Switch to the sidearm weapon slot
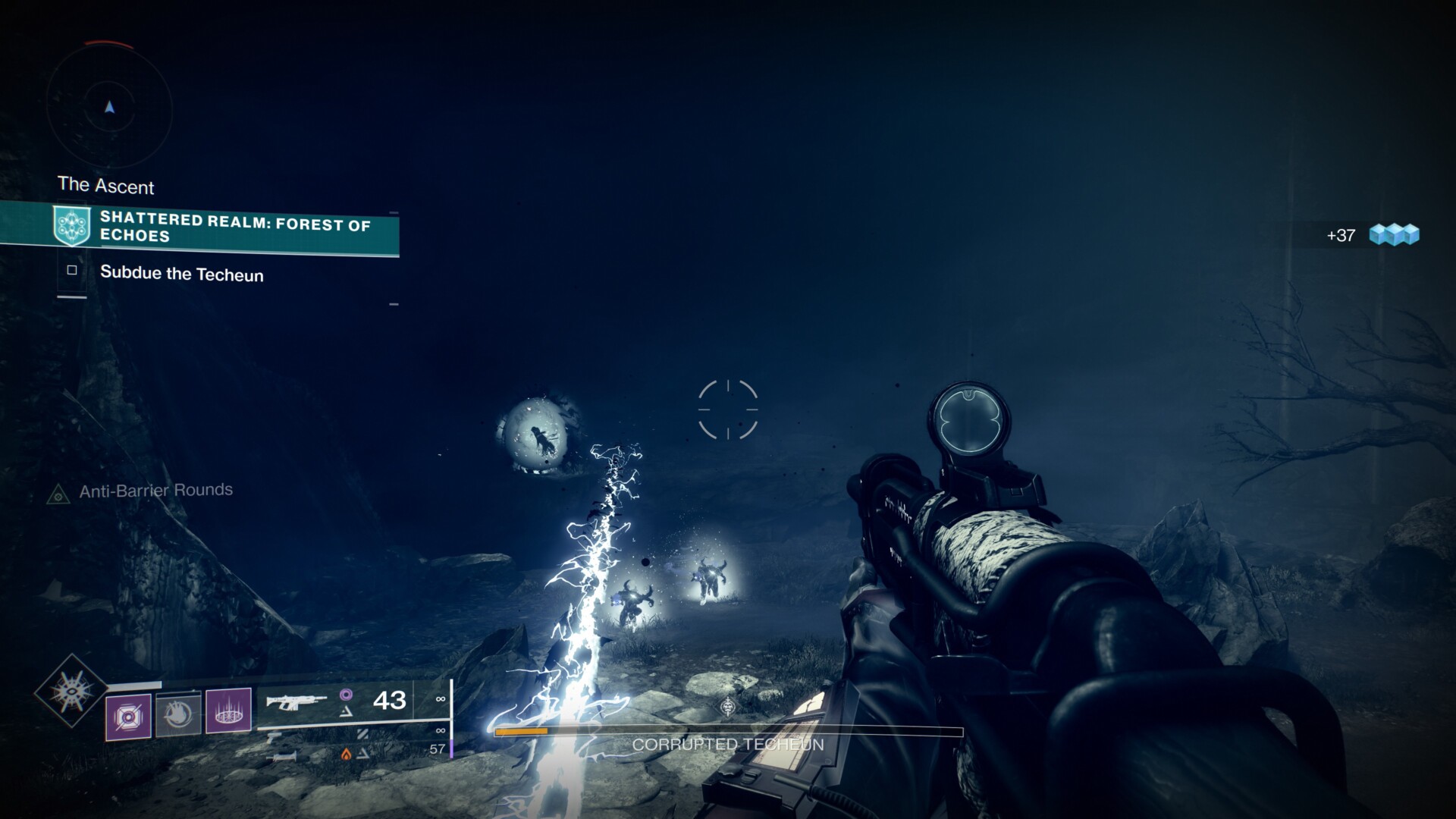 (275, 734)
